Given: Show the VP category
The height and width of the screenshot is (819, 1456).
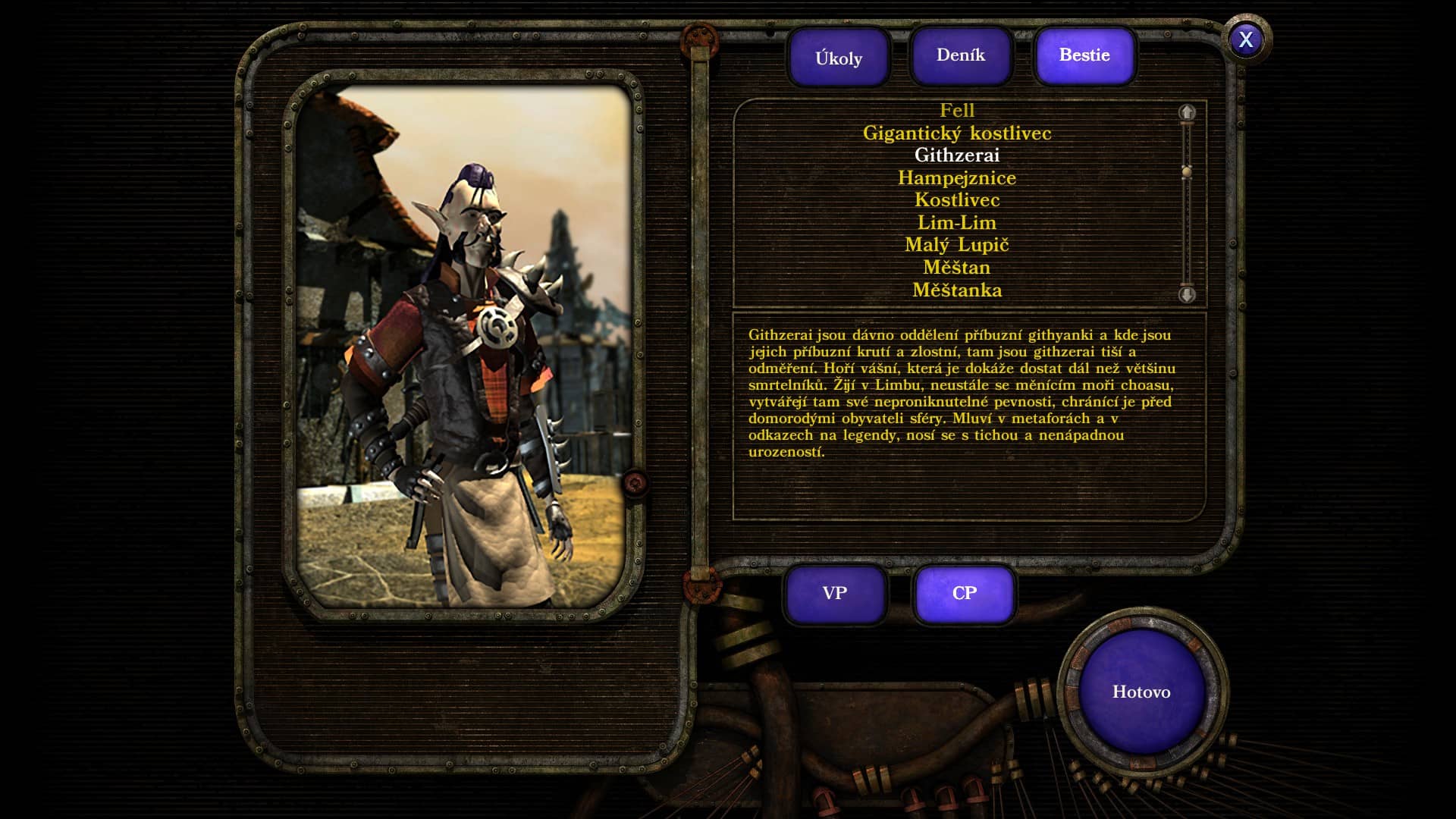Looking at the screenshot, I should 835,594.
